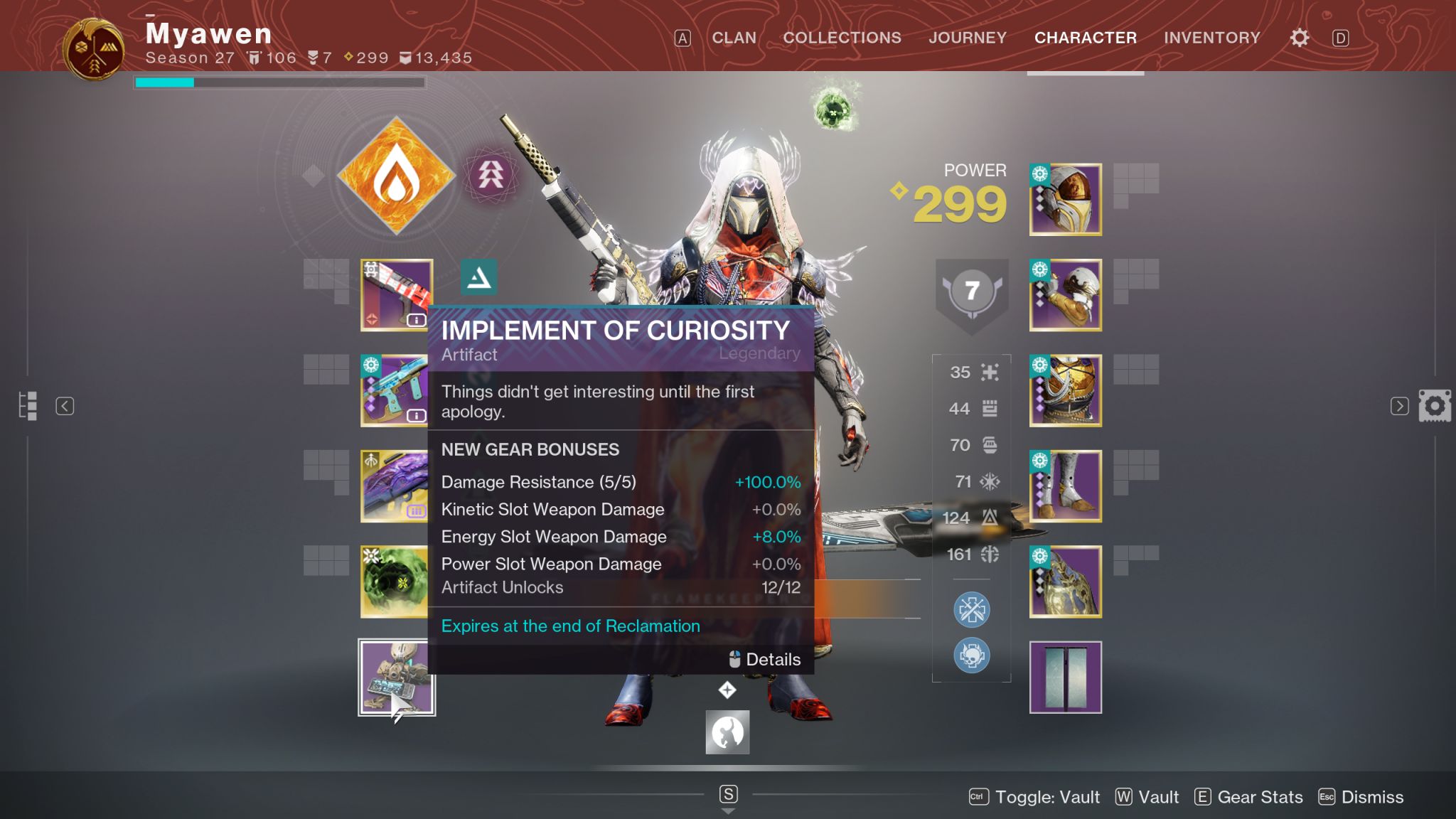The image size is (1456, 819).
Task: Select the equipped class item slot
Action: pos(1065,582)
